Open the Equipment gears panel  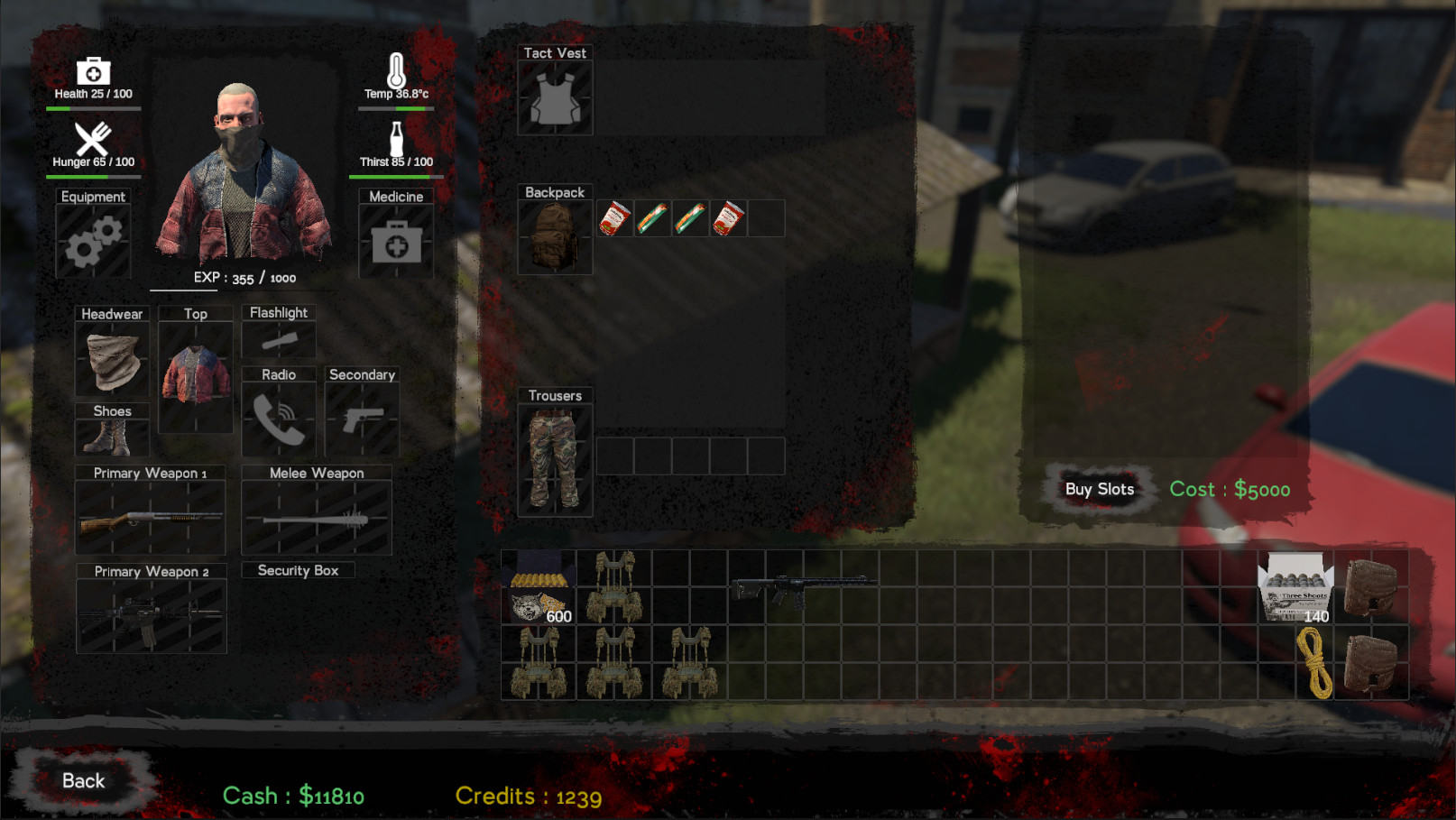pos(94,242)
